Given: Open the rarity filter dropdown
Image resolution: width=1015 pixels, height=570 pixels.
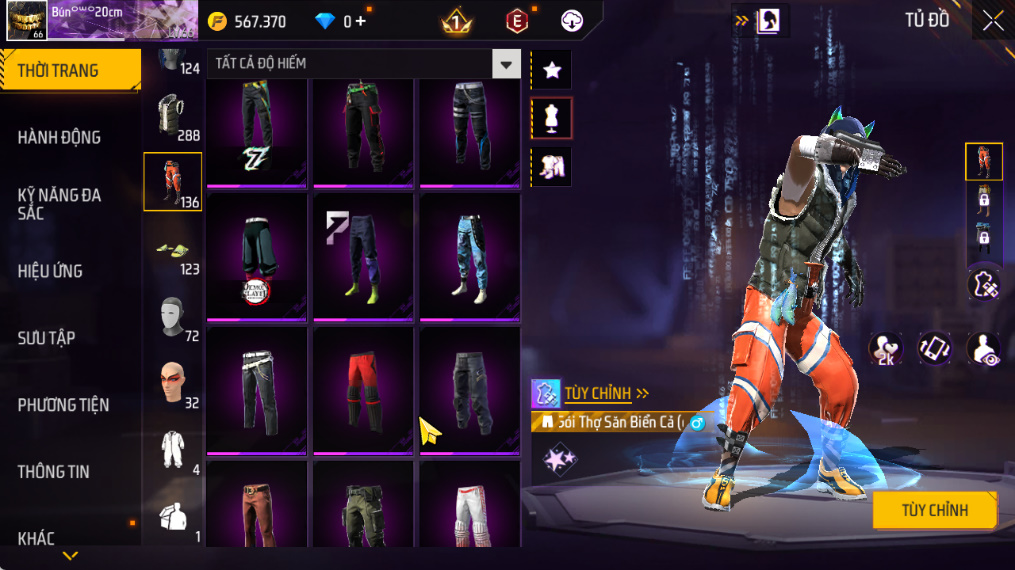Looking at the screenshot, I should point(506,64).
